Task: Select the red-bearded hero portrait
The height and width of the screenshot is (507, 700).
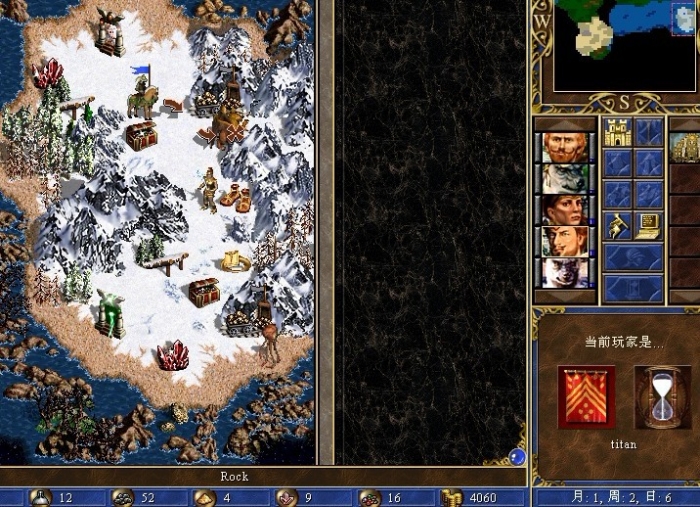Action: coord(565,148)
